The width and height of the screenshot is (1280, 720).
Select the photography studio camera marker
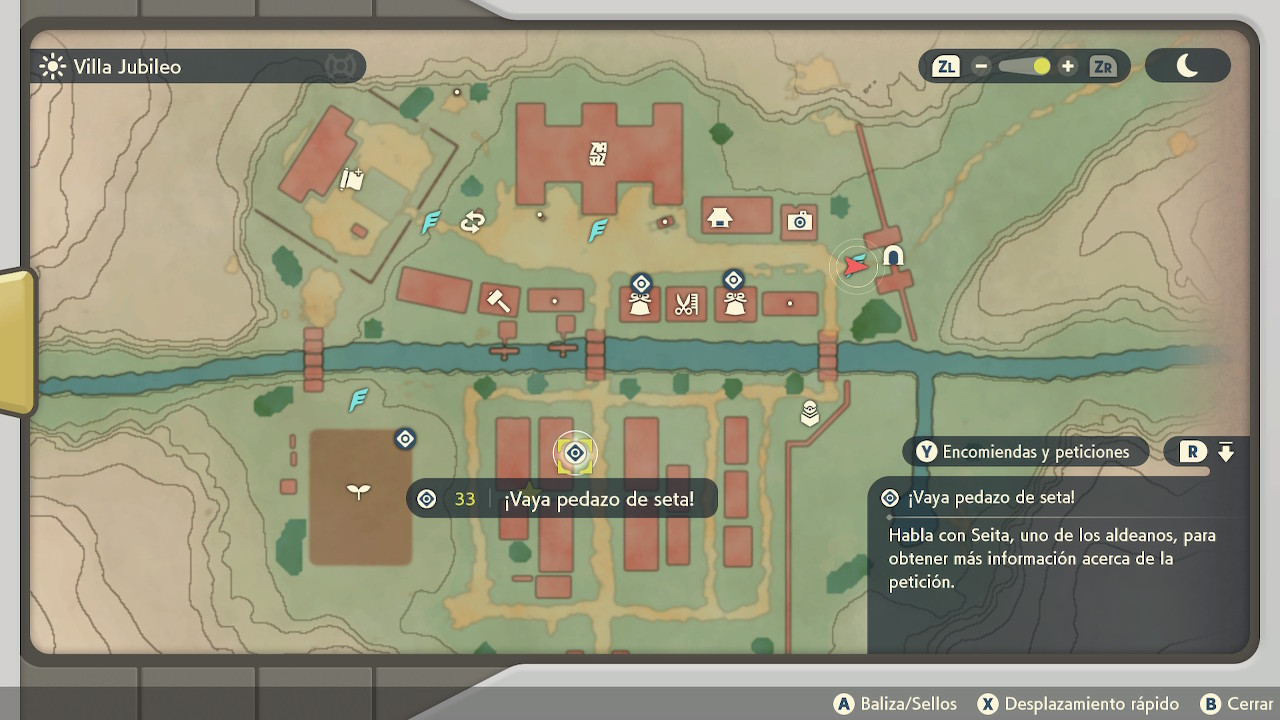point(799,221)
